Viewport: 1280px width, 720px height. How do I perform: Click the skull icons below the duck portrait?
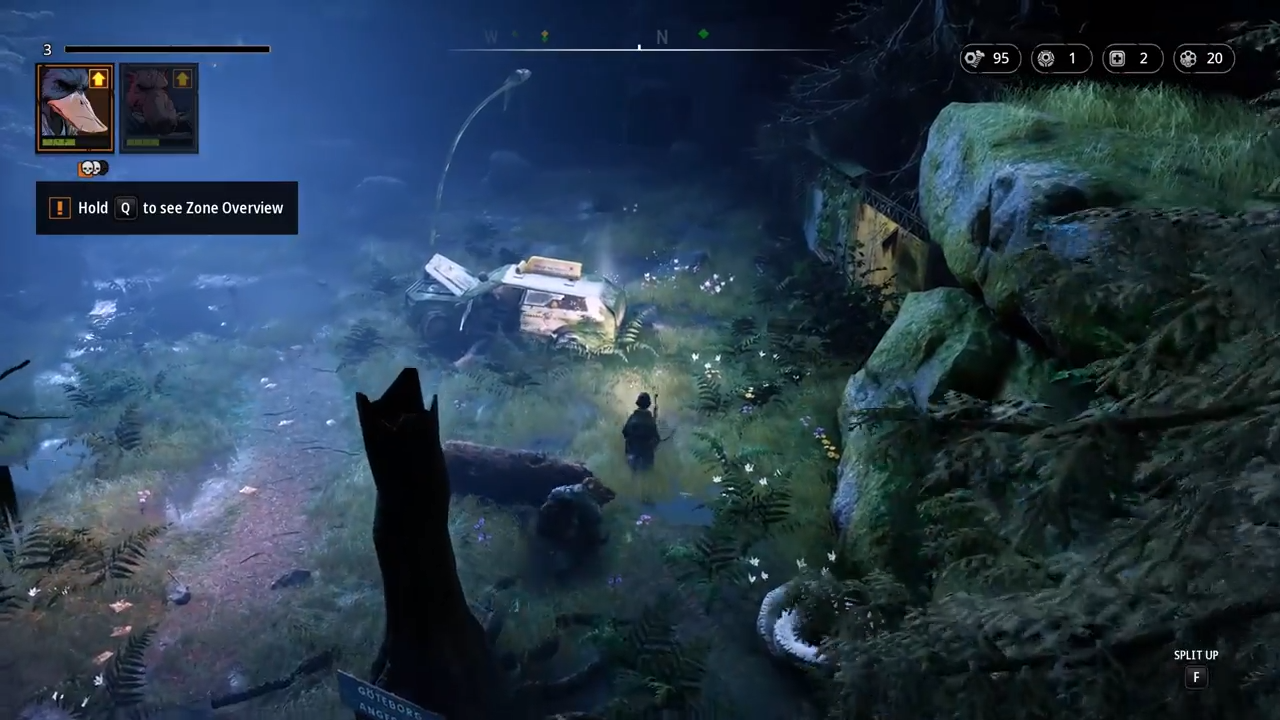pyautogui.click(x=92, y=168)
